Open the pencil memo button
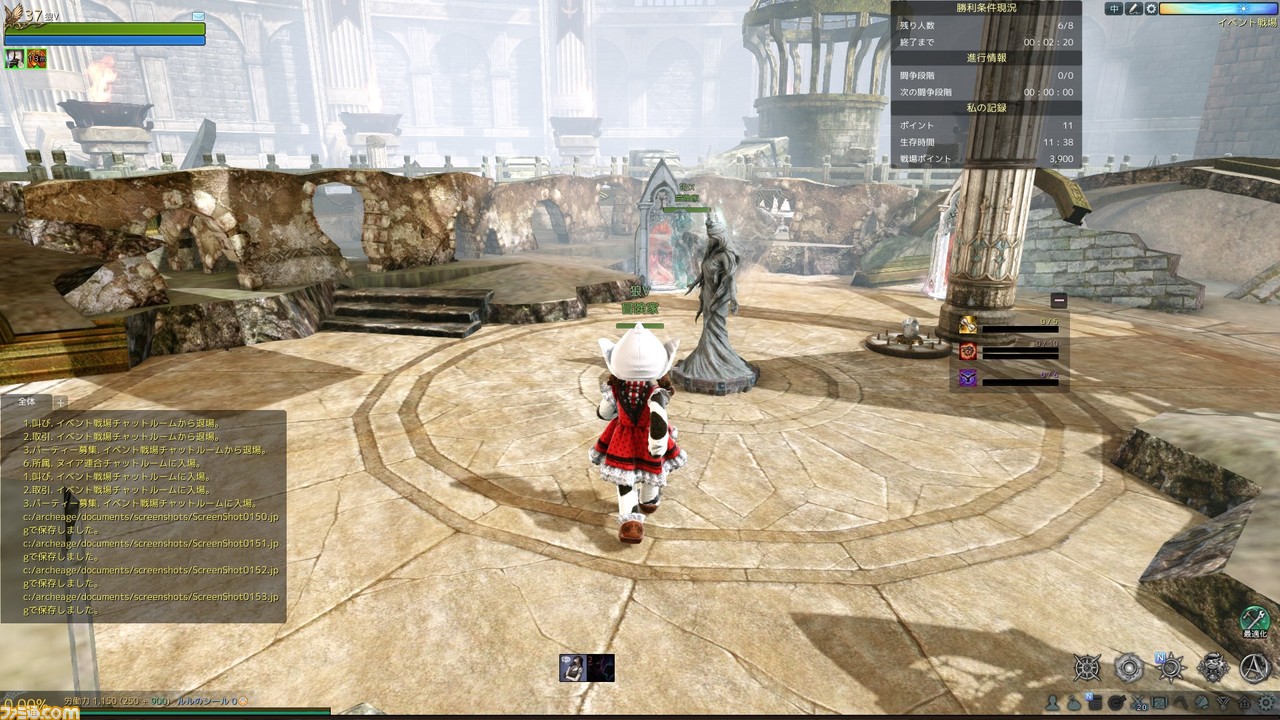The width and height of the screenshot is (1280, 720). [1133, 9]
